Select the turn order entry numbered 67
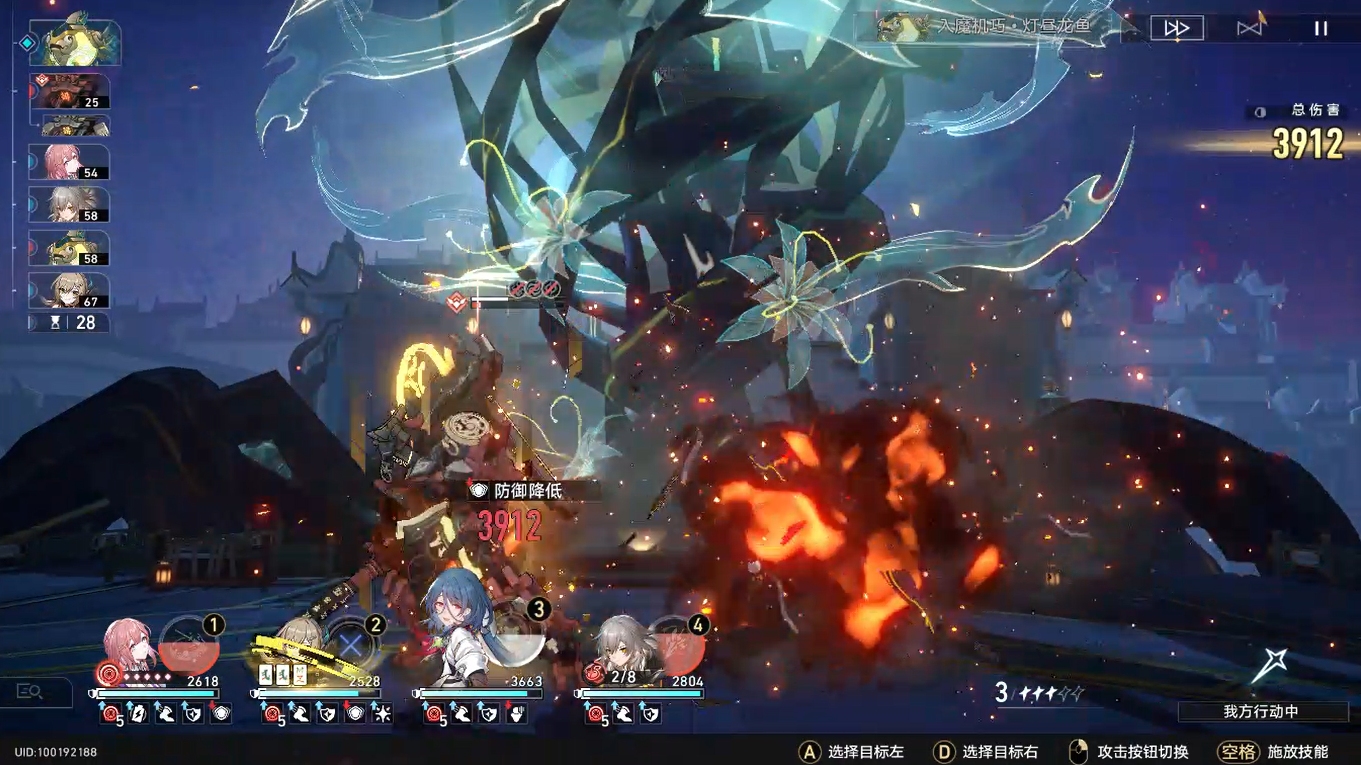The image size is (1361, 765). (69, 290)
